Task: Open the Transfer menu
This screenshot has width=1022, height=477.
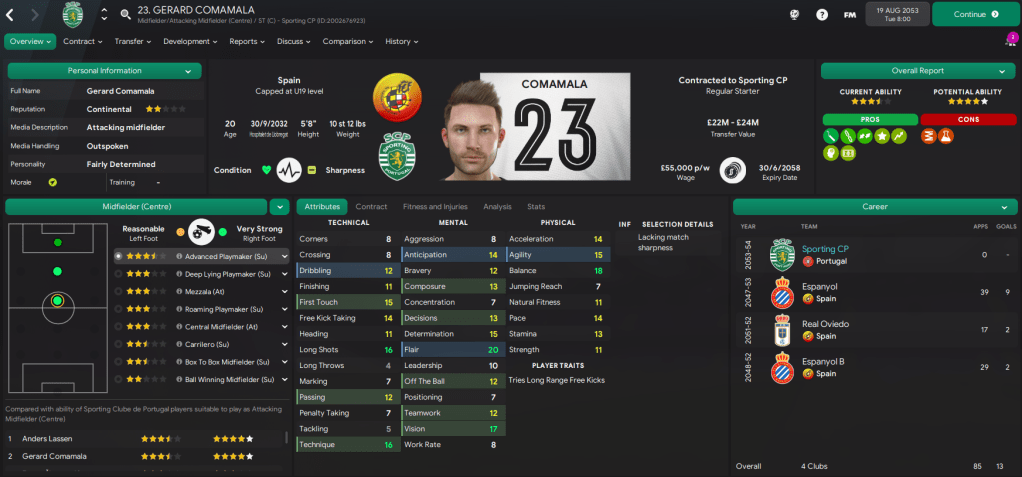Action: pos(133,42)
